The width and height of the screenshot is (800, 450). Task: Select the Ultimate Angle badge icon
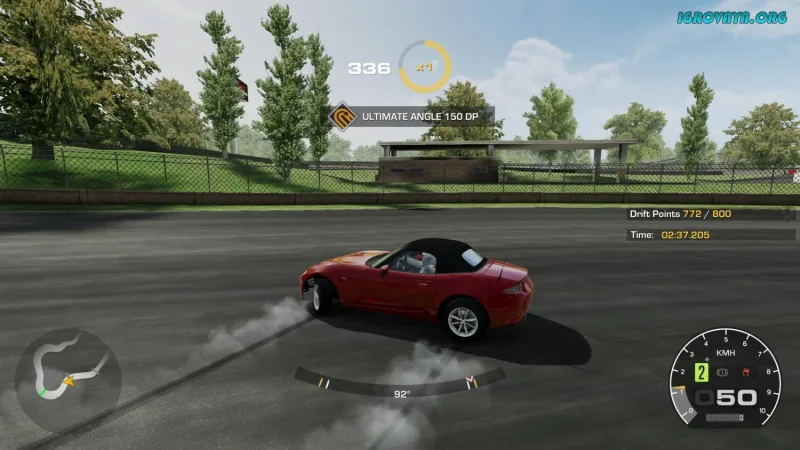tap(343, 116)
